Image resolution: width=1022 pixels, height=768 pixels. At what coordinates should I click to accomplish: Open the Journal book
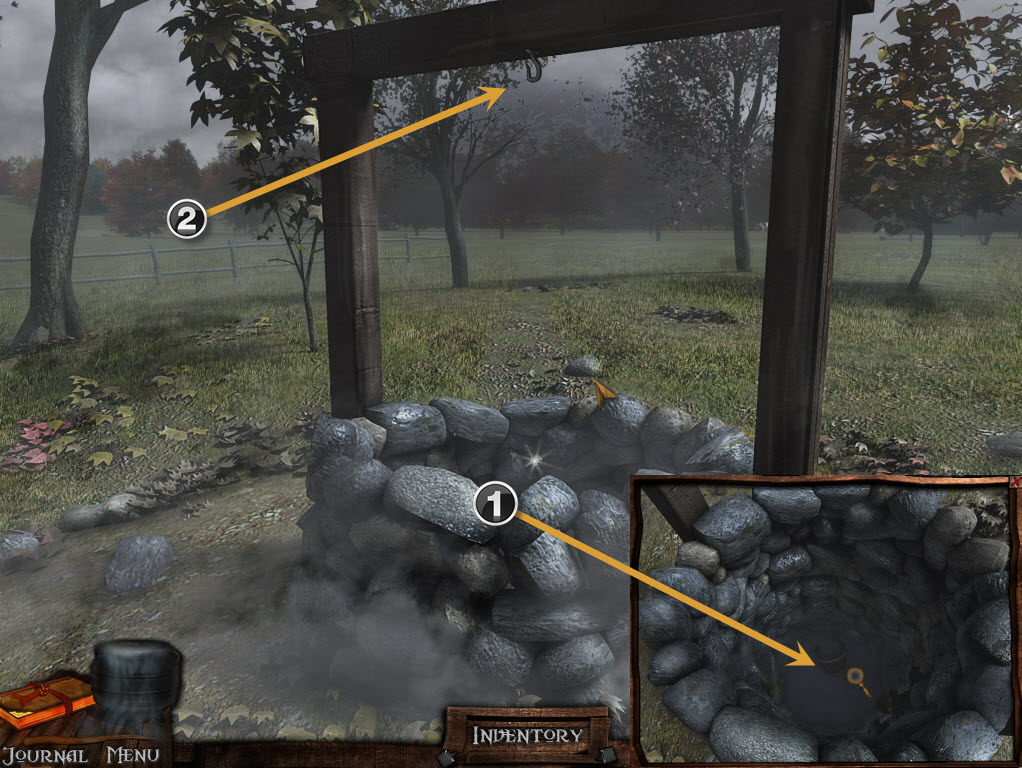(45, 704)
